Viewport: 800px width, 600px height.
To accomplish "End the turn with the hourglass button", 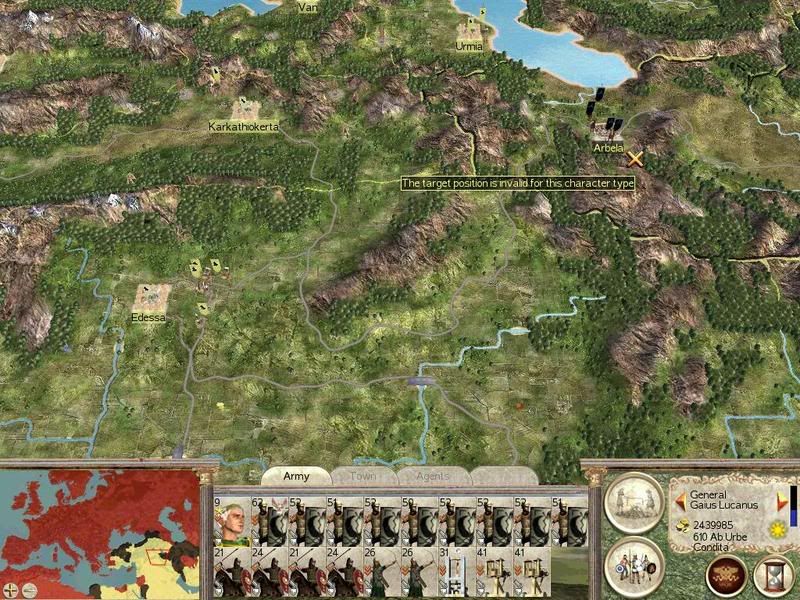I will pyautogui.click(x=770, y=574).
